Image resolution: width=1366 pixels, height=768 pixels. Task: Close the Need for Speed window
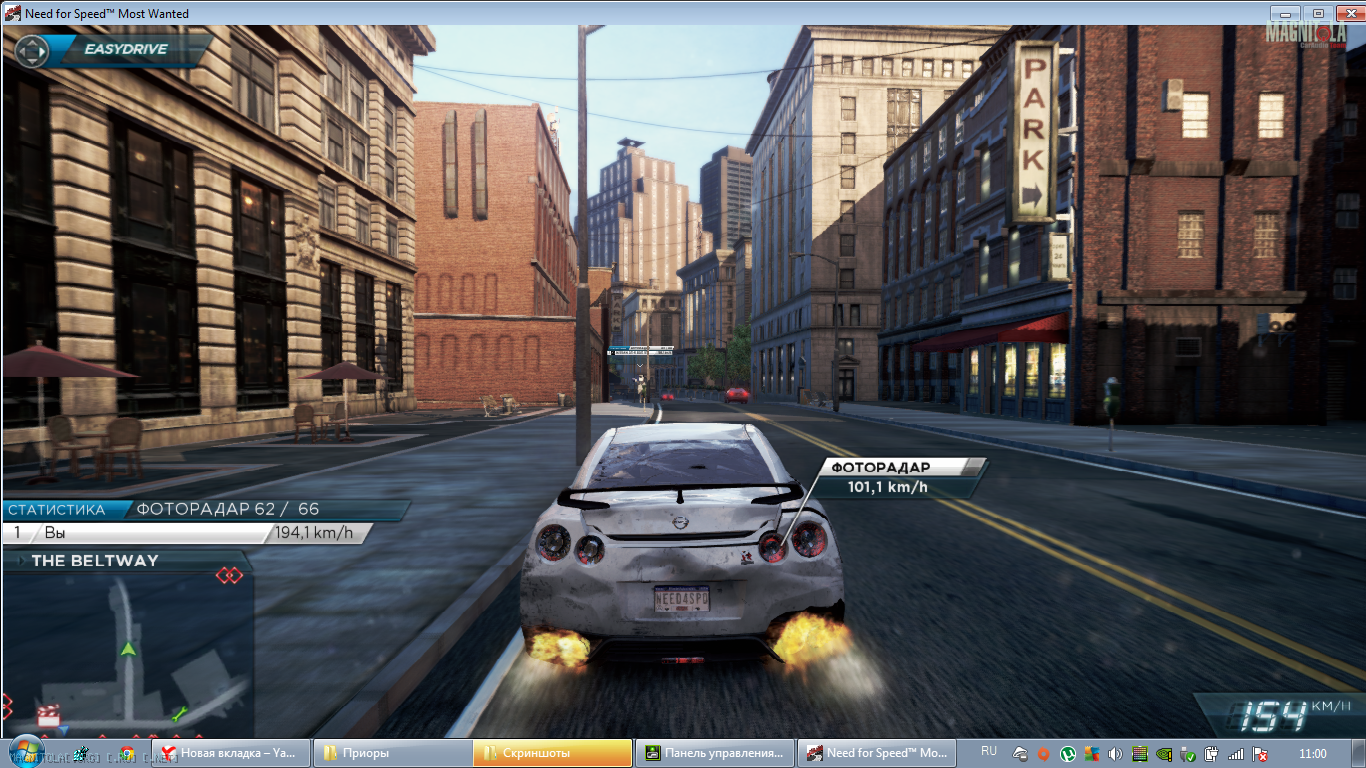tap(1348, 13)
